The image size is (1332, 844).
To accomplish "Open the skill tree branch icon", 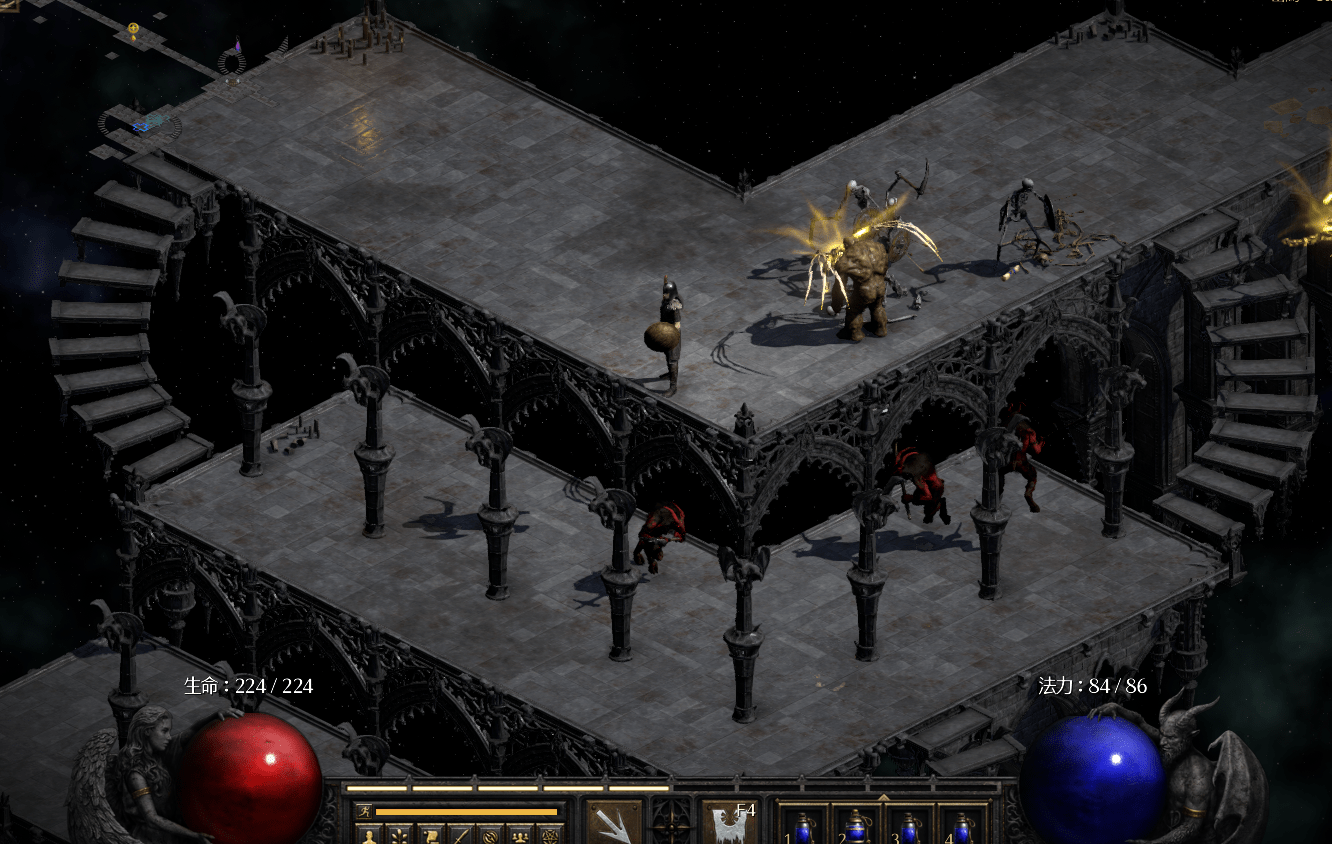I will click(399, 835).
